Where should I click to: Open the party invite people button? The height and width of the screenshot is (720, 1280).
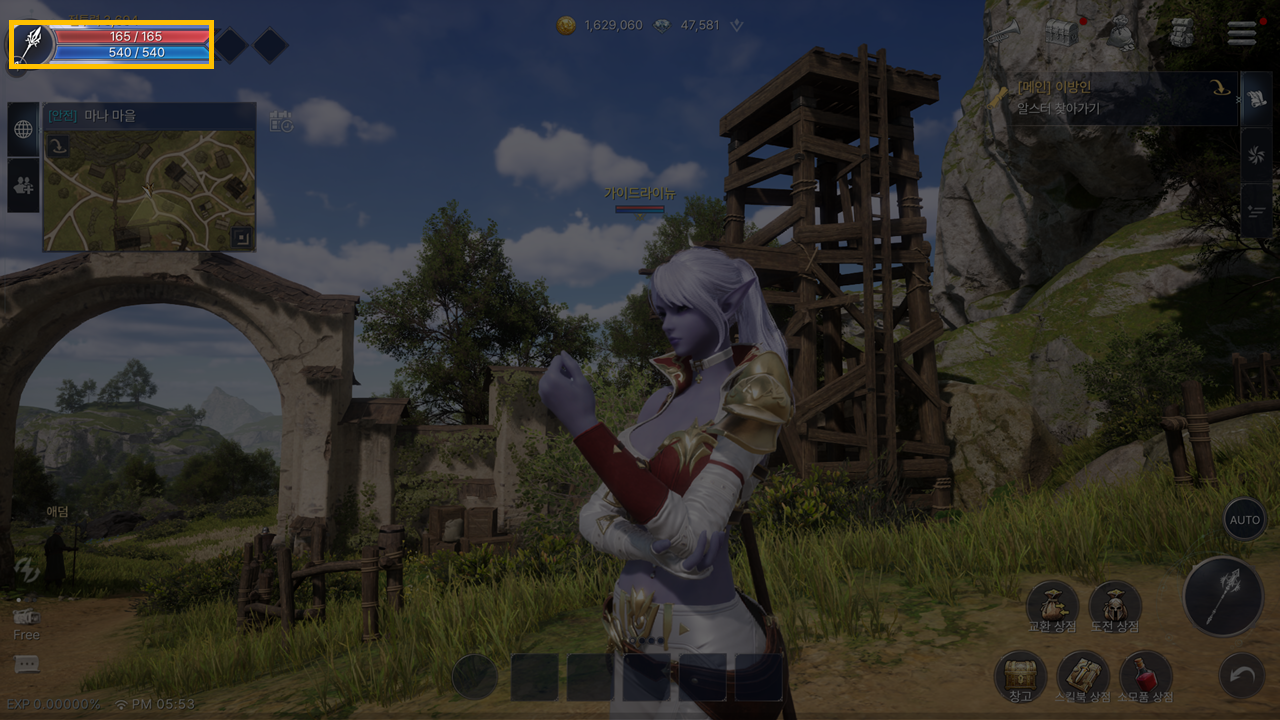click(x=23, y=184)
